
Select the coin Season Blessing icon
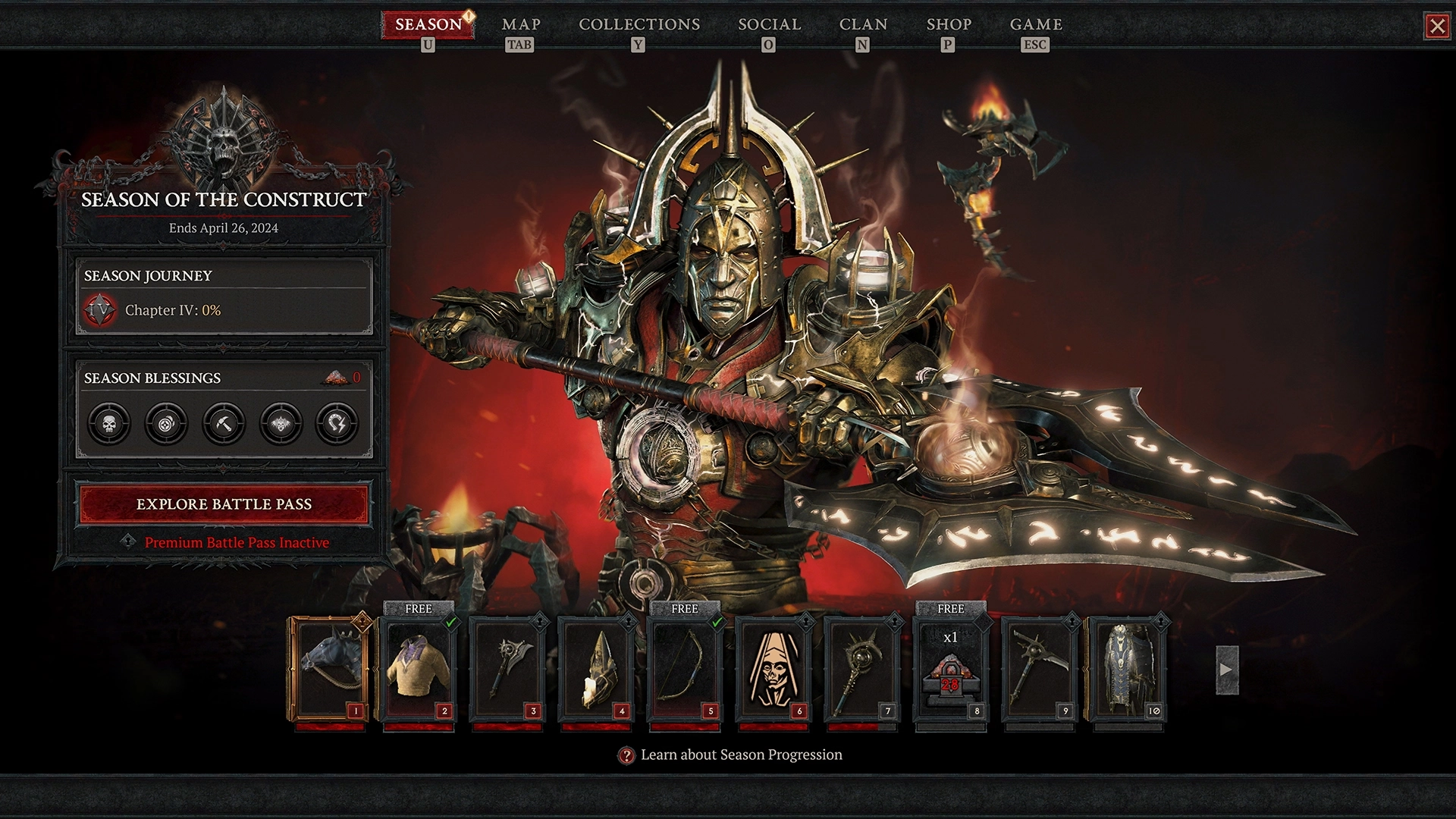point(165,424)
